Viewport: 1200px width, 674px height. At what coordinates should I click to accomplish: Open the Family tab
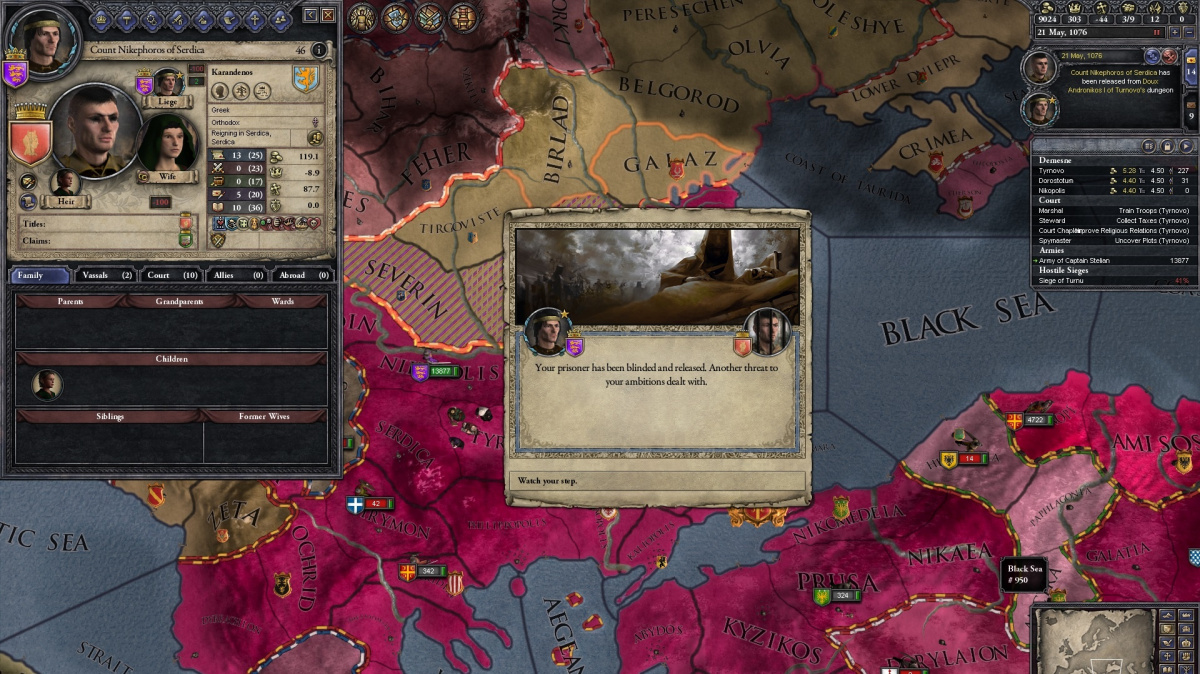tap(40, 275)
